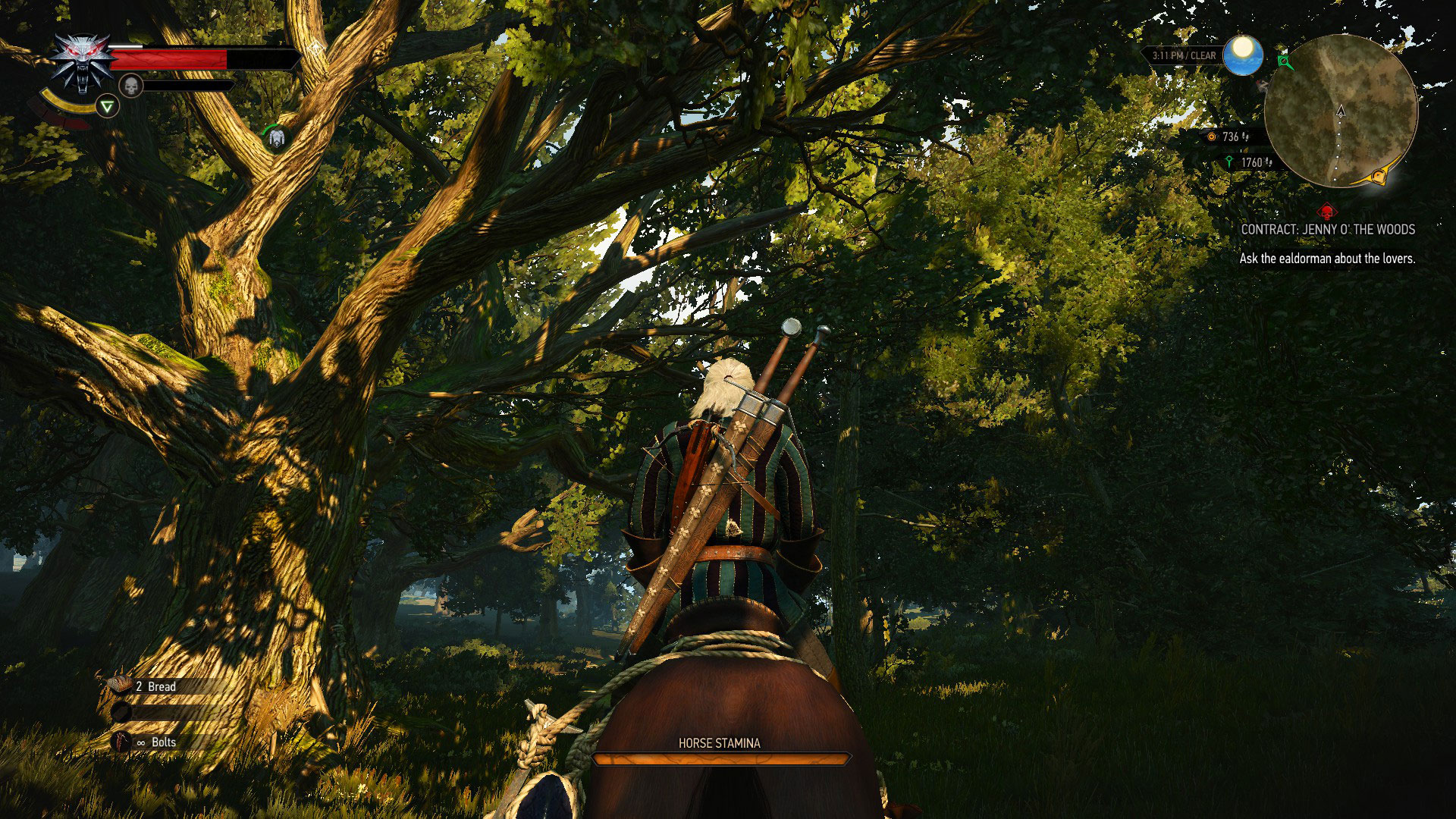Click the enemy skull icon

point(130,84)
